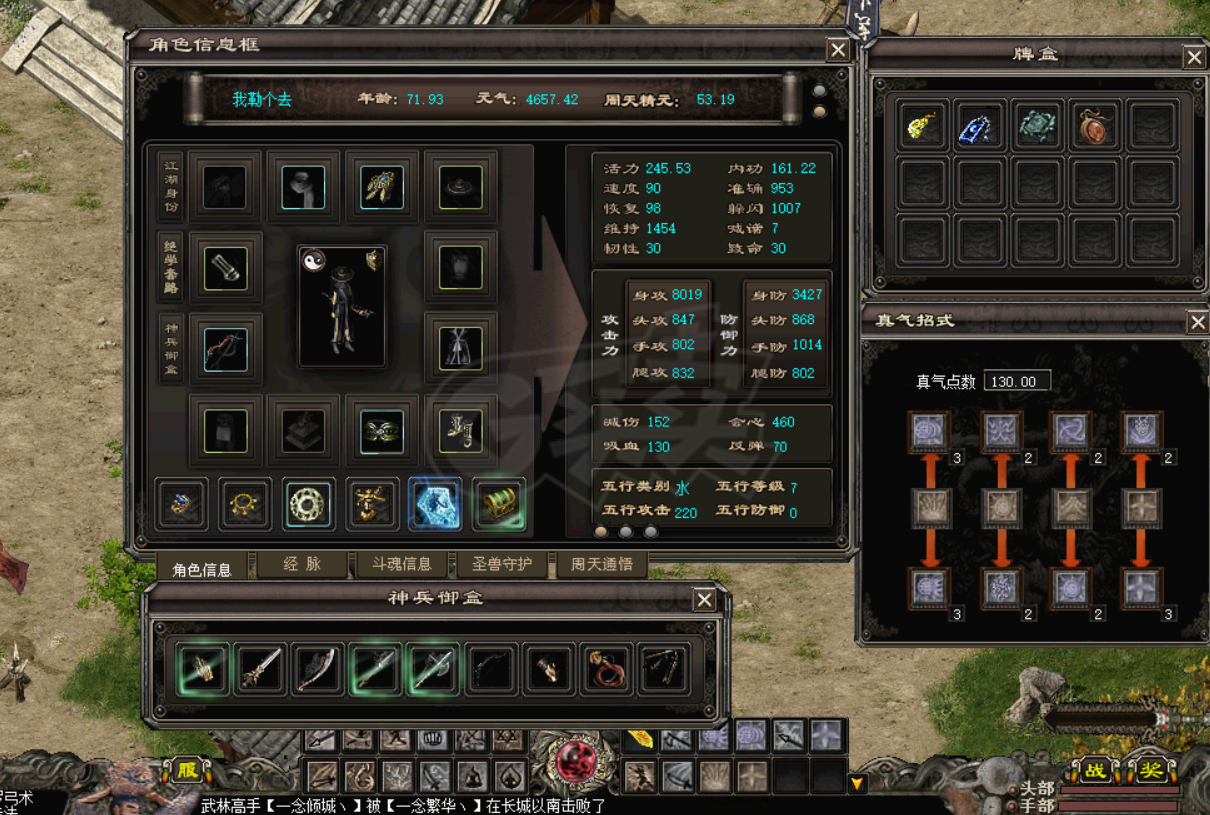
Task: Close the 牌盒 token box window
Action: pyautogui.click(x=1194, y=57)
